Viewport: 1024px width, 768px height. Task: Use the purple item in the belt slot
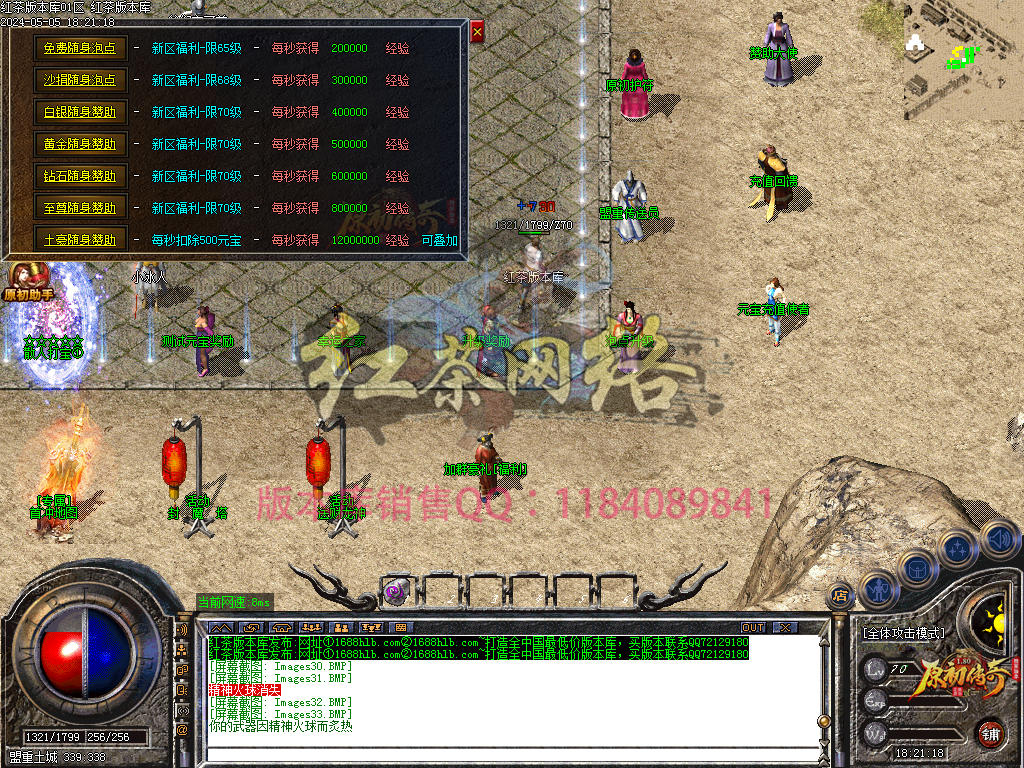tap(397, 591)
